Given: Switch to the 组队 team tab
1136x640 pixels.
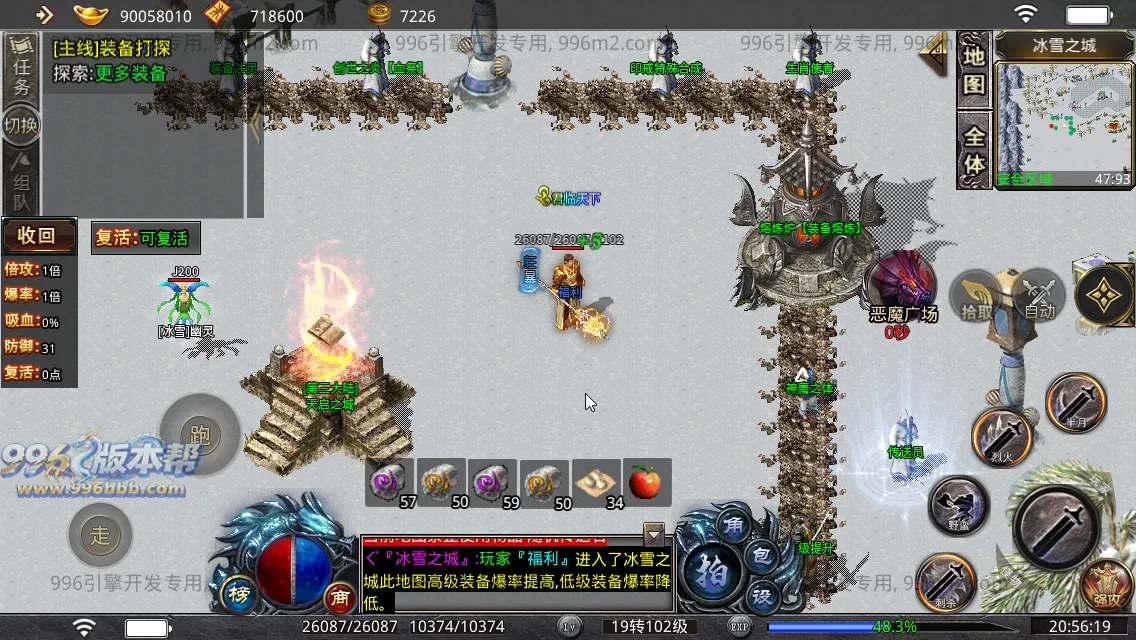Looking at the screenshot, I should (21, 178).
